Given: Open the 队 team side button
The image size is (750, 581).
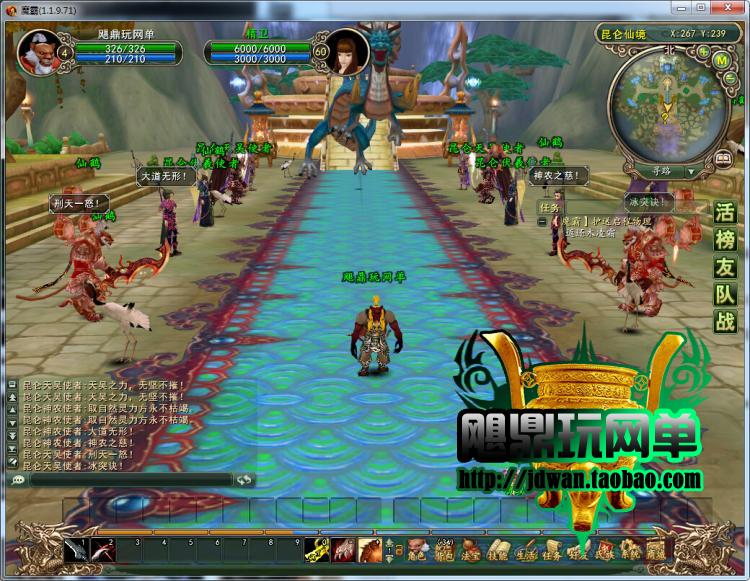Looking at the screenshot, I should point(725,294).
